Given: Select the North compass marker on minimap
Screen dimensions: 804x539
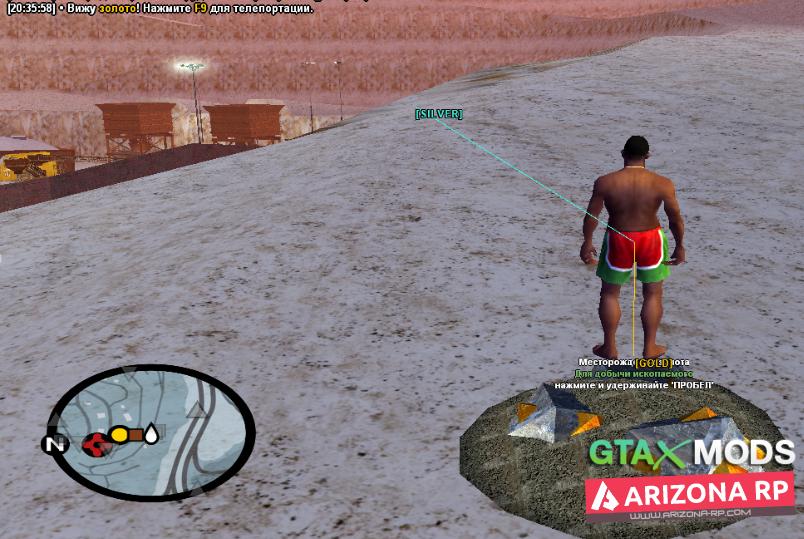Looking at the screenshot, I should click(54, 443).
